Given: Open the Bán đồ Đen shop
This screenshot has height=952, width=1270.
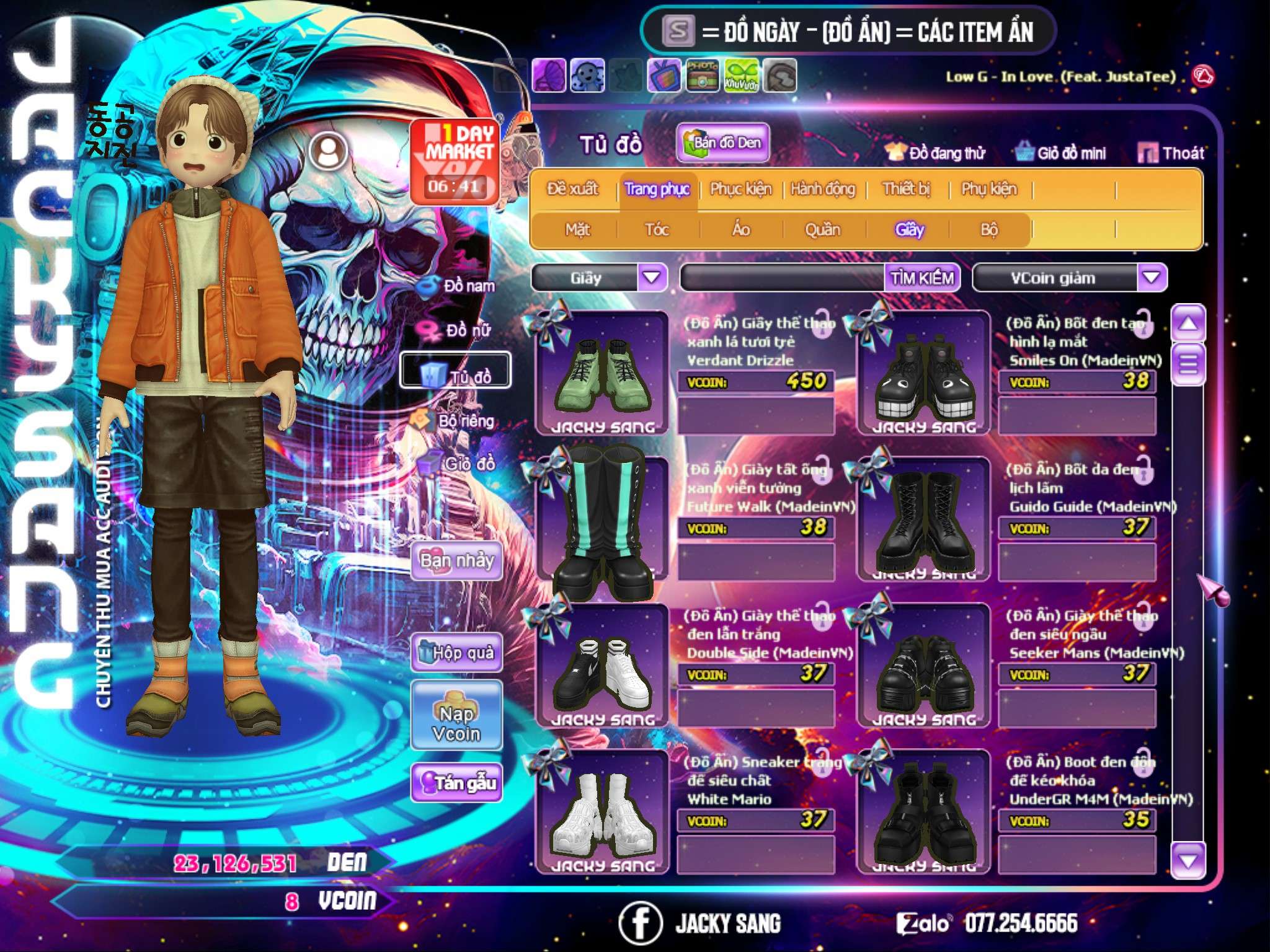Looking at the screenshot, I should (722, 143).
